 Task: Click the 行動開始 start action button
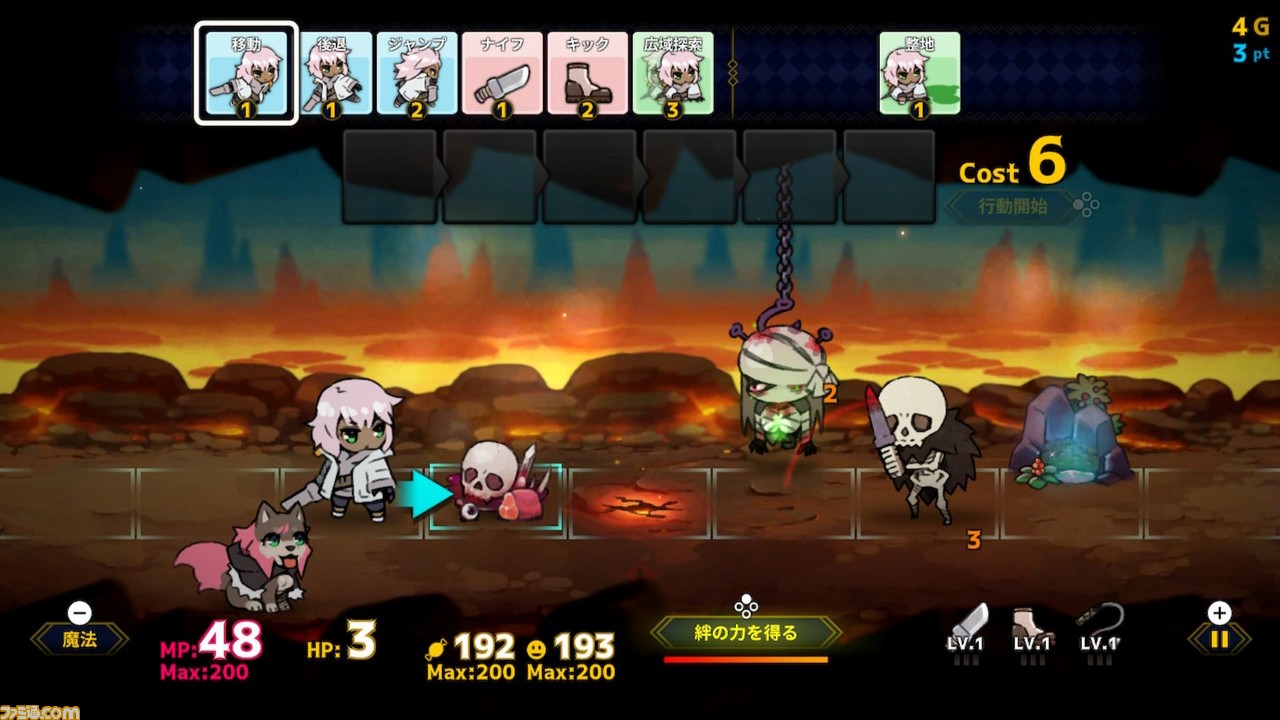click(x=1013, y=206)
